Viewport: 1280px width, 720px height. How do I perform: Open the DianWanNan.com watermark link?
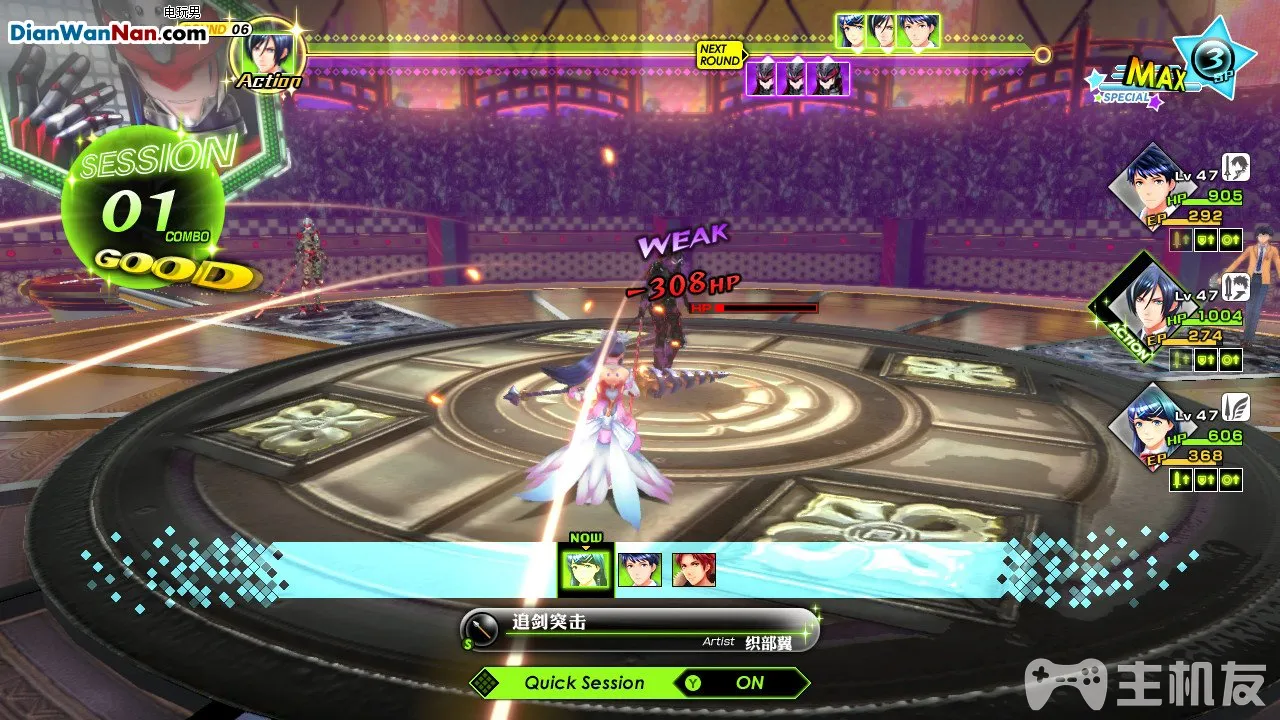pyautogui.click(x=108, y=32)
